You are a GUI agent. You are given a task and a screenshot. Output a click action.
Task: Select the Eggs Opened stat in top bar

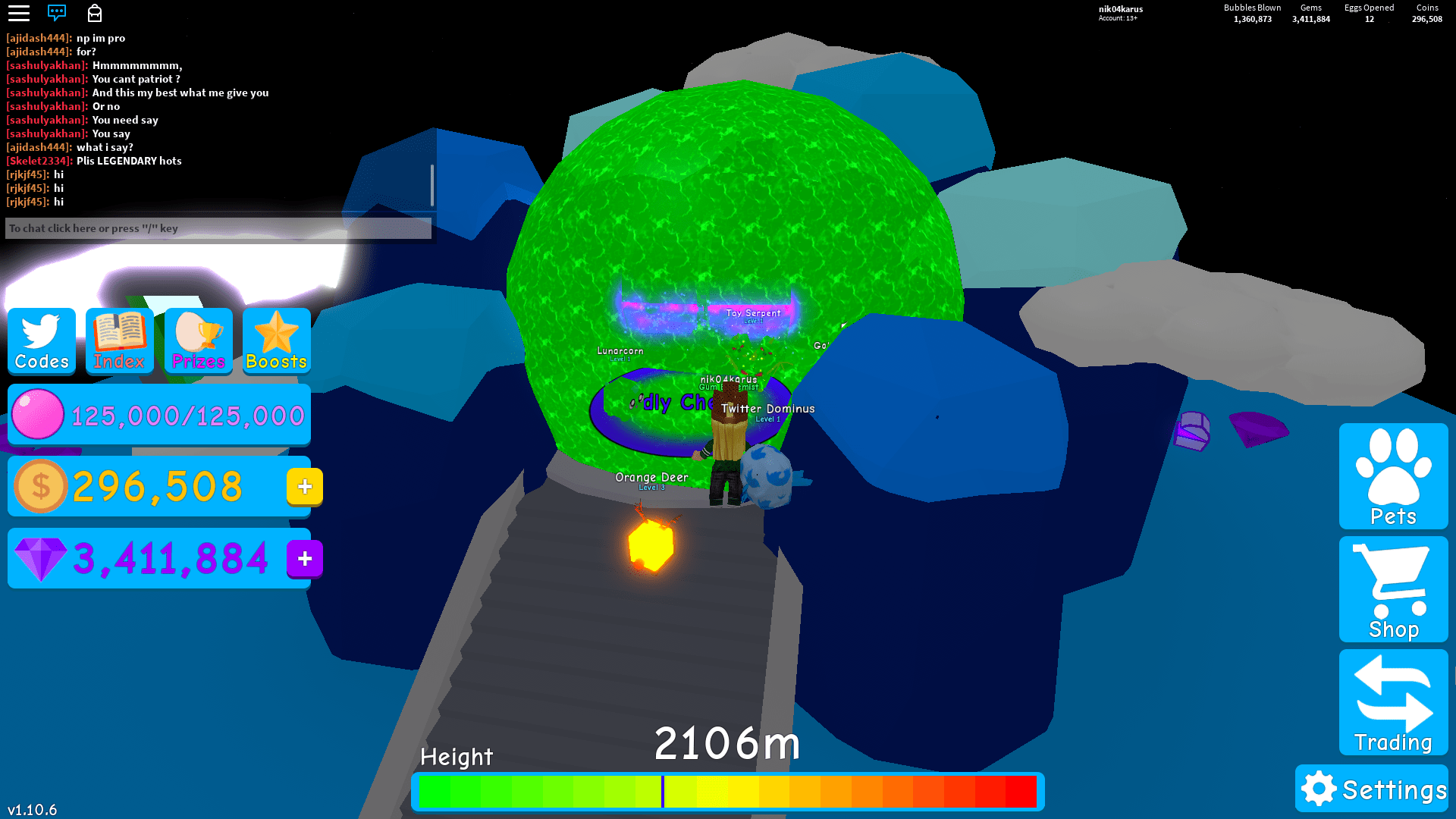pos(1368,13)
